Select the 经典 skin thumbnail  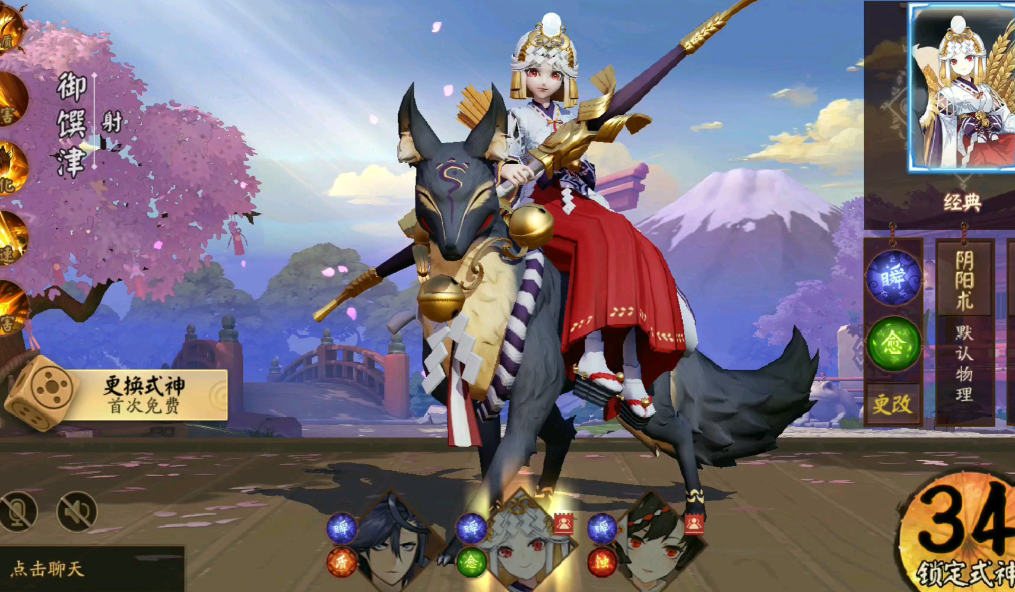pos(961,88)
